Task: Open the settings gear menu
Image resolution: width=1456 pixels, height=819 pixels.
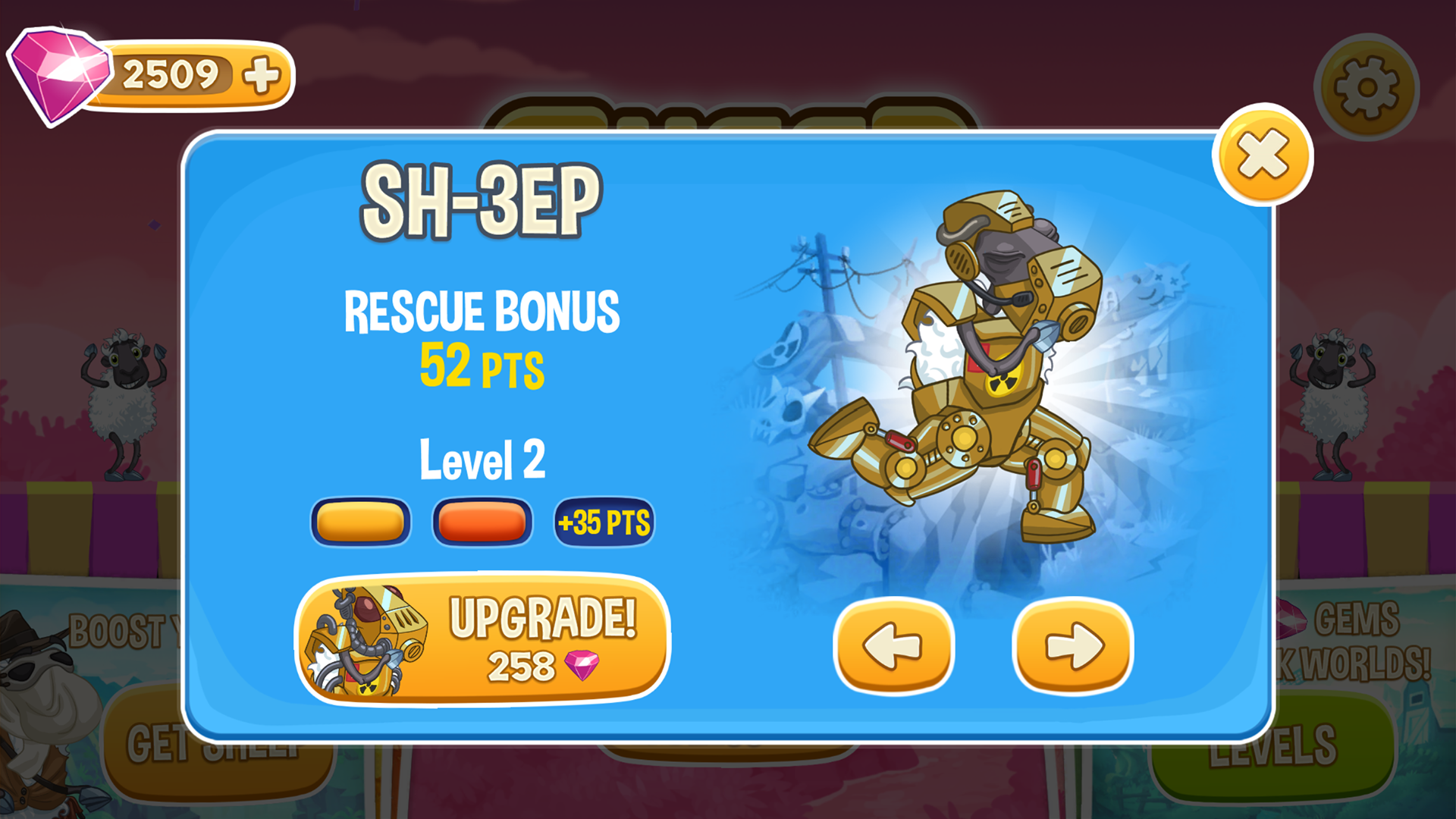Action: (x=1365, y=86)
